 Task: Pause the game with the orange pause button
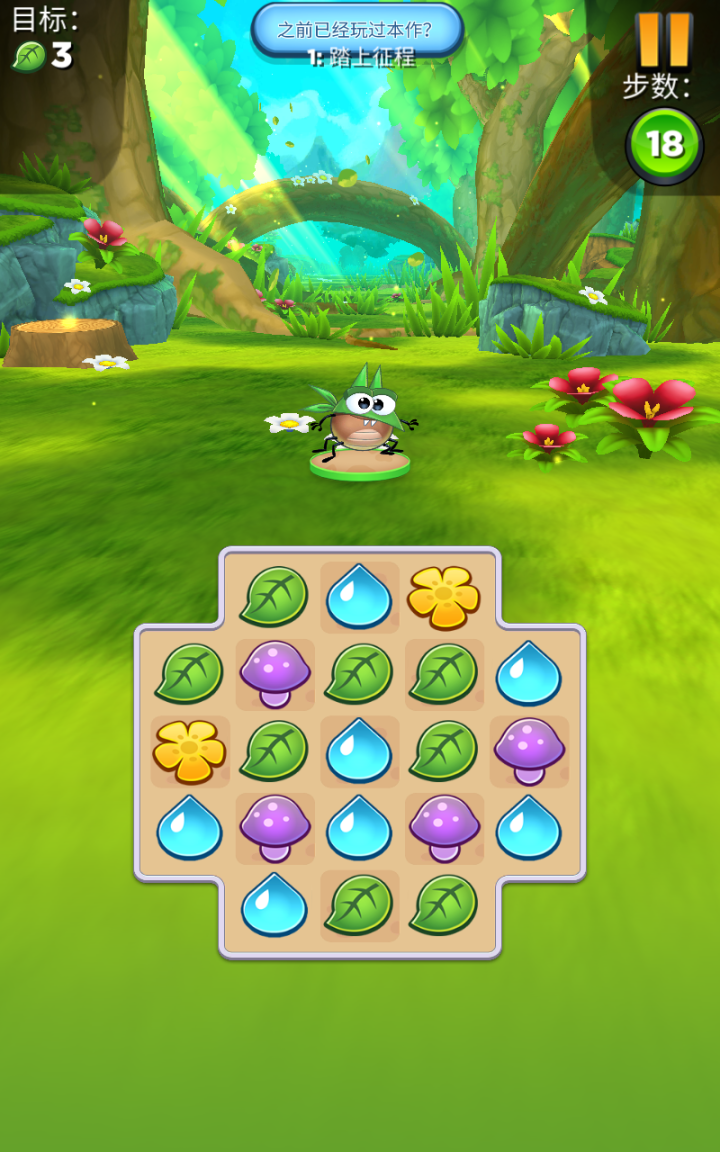[x=664, y=40]
